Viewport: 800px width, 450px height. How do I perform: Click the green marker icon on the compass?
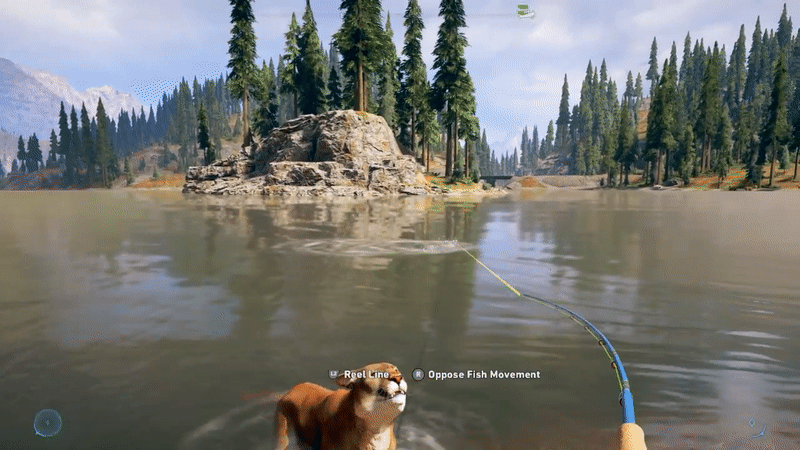pyautogui.click(x=525, y=11)
